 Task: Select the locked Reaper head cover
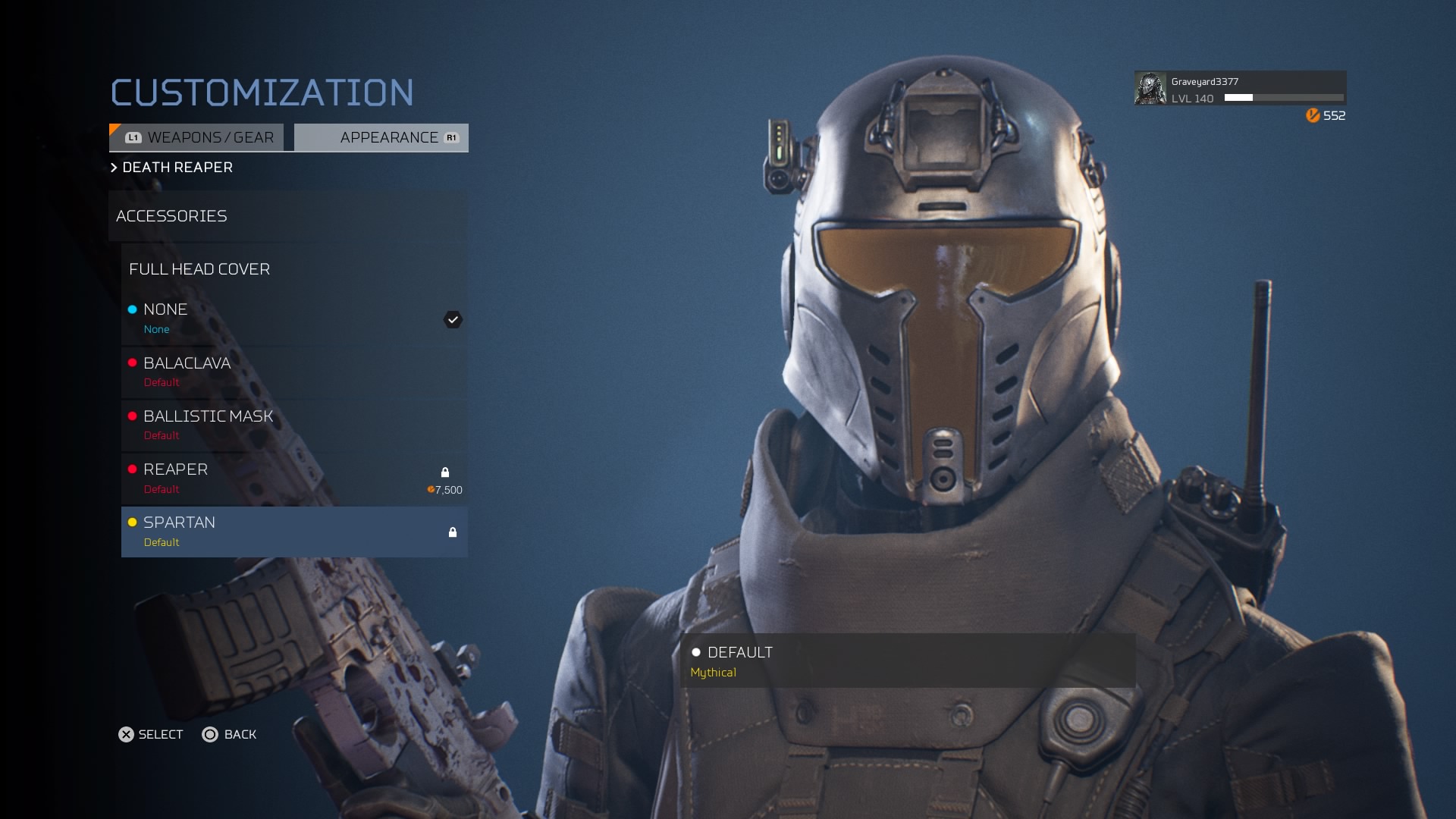coord(293,479)
